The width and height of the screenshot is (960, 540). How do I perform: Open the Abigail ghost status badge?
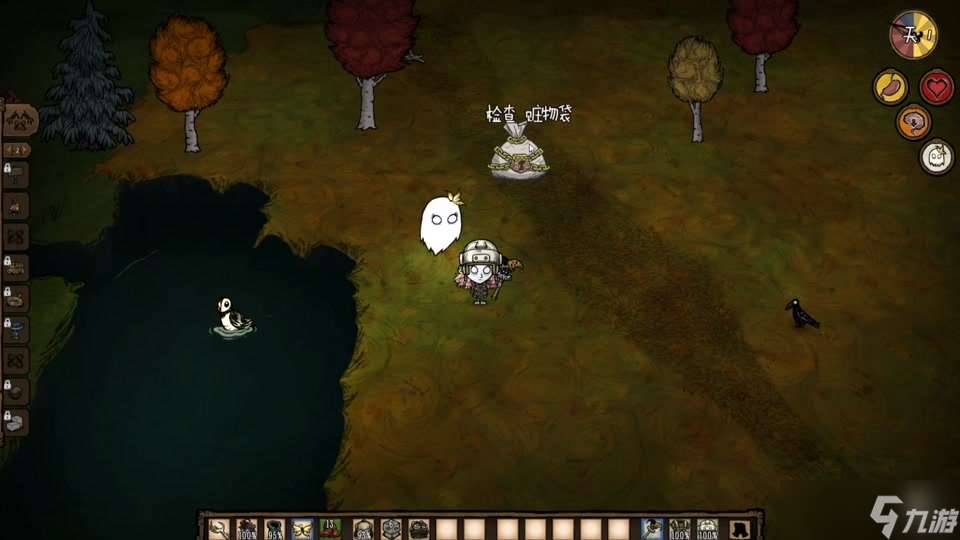(x=937, y=157)
